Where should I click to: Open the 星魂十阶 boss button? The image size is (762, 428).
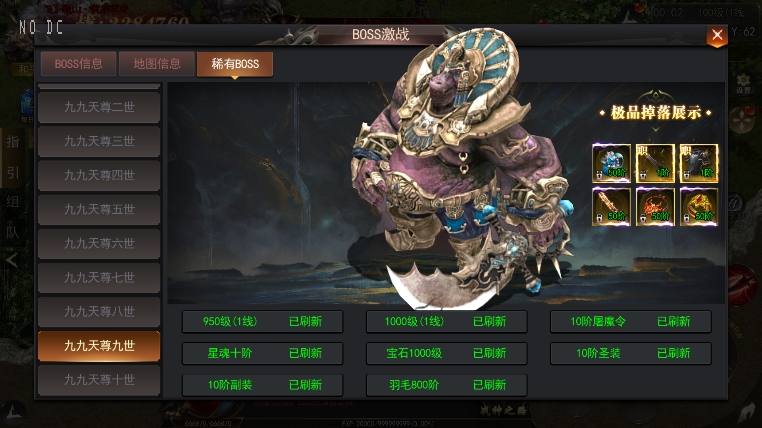click(x=262, y=353)
